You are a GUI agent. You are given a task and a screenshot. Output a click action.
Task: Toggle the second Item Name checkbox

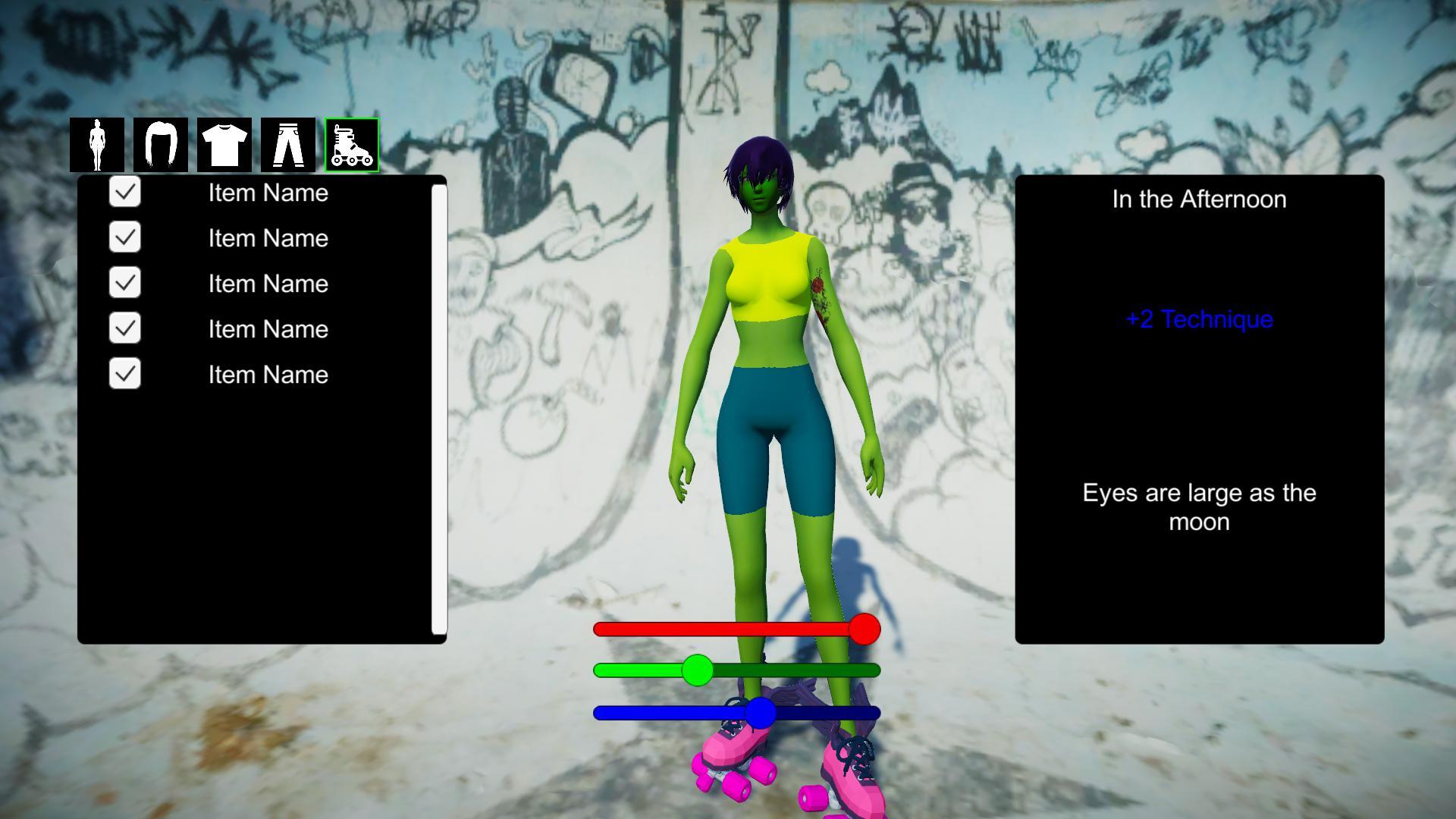(x=124, y=237)
